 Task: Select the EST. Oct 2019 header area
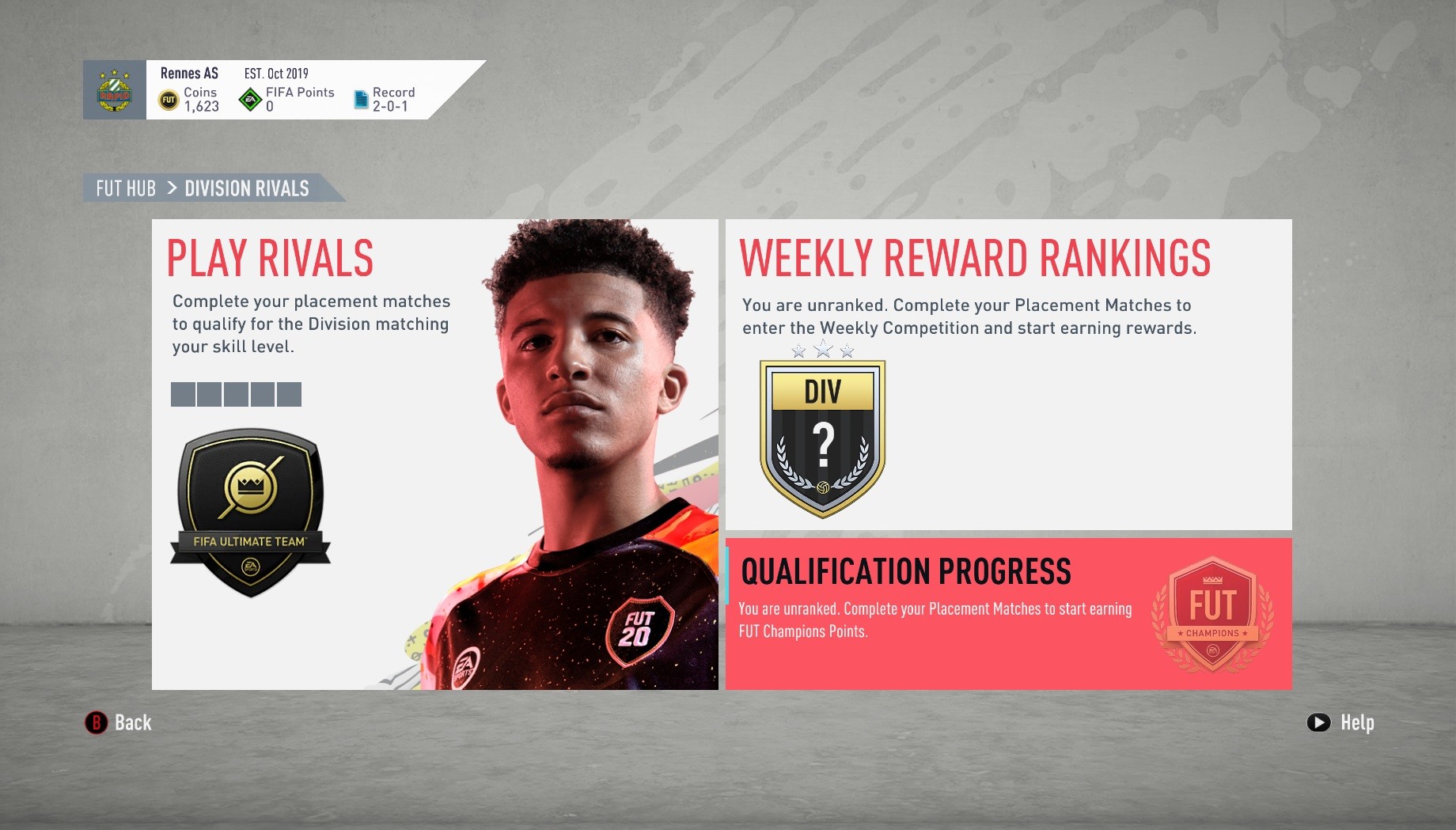pos(277,73)
